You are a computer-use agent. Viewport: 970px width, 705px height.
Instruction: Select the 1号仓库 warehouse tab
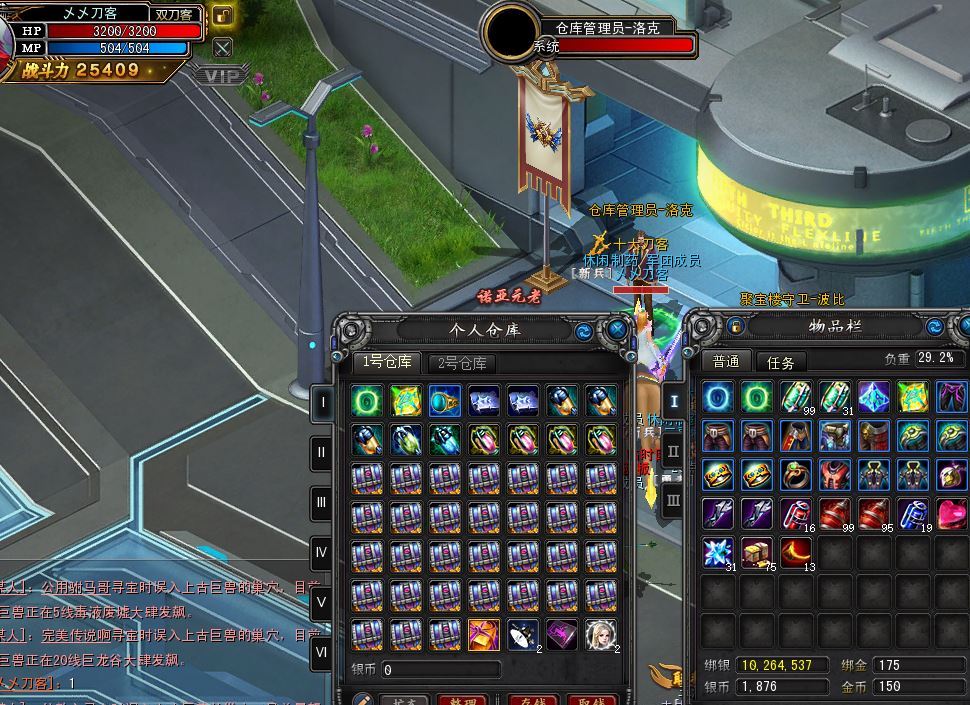coord(385,362)
